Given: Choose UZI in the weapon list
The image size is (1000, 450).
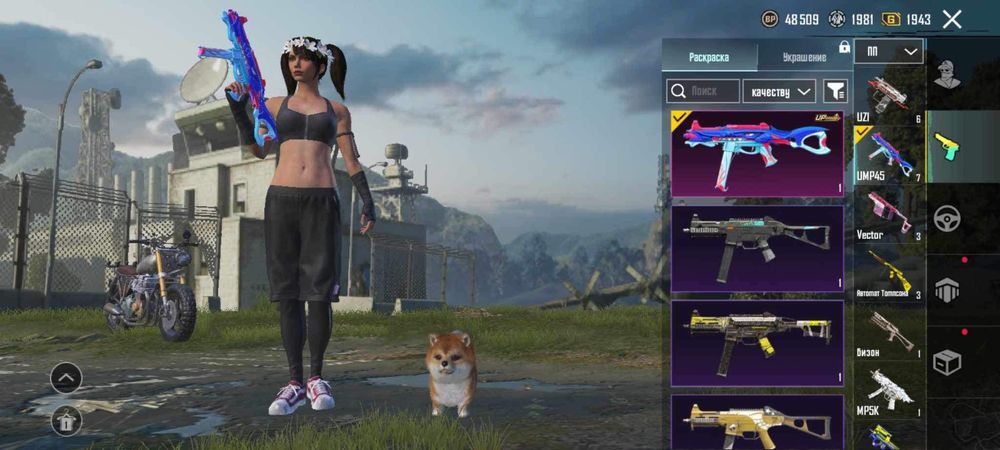Looking at the screenshot, I should click(x=889, y=97).
